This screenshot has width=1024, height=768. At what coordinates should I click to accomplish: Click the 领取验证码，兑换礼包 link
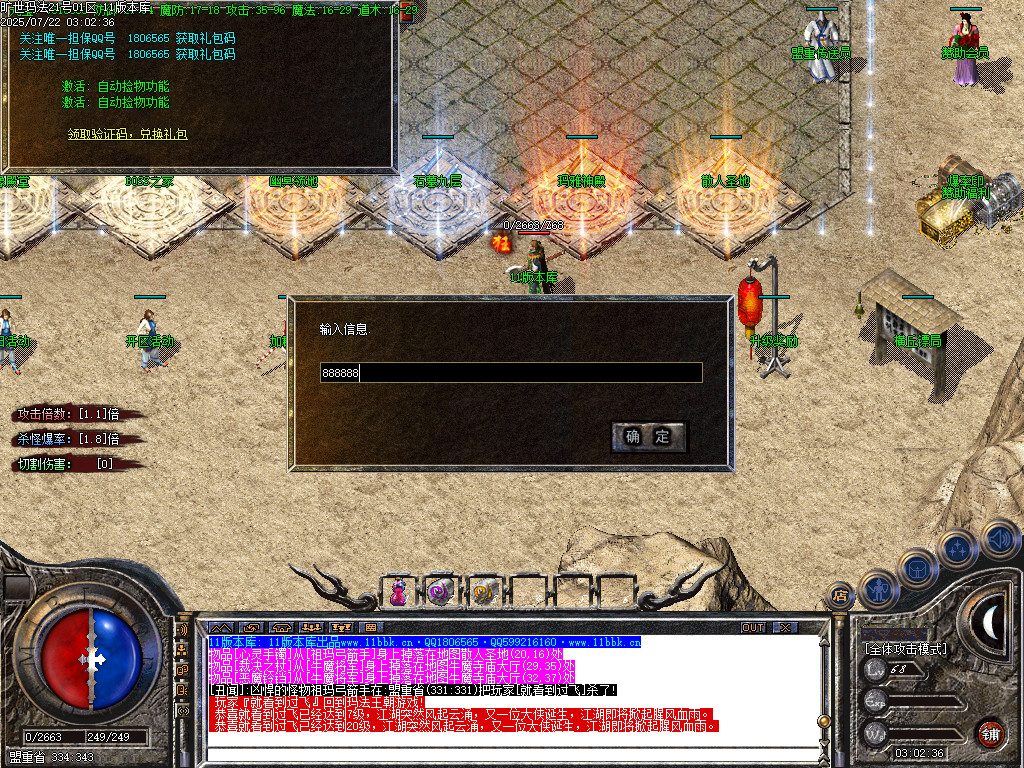pos(127,133)
